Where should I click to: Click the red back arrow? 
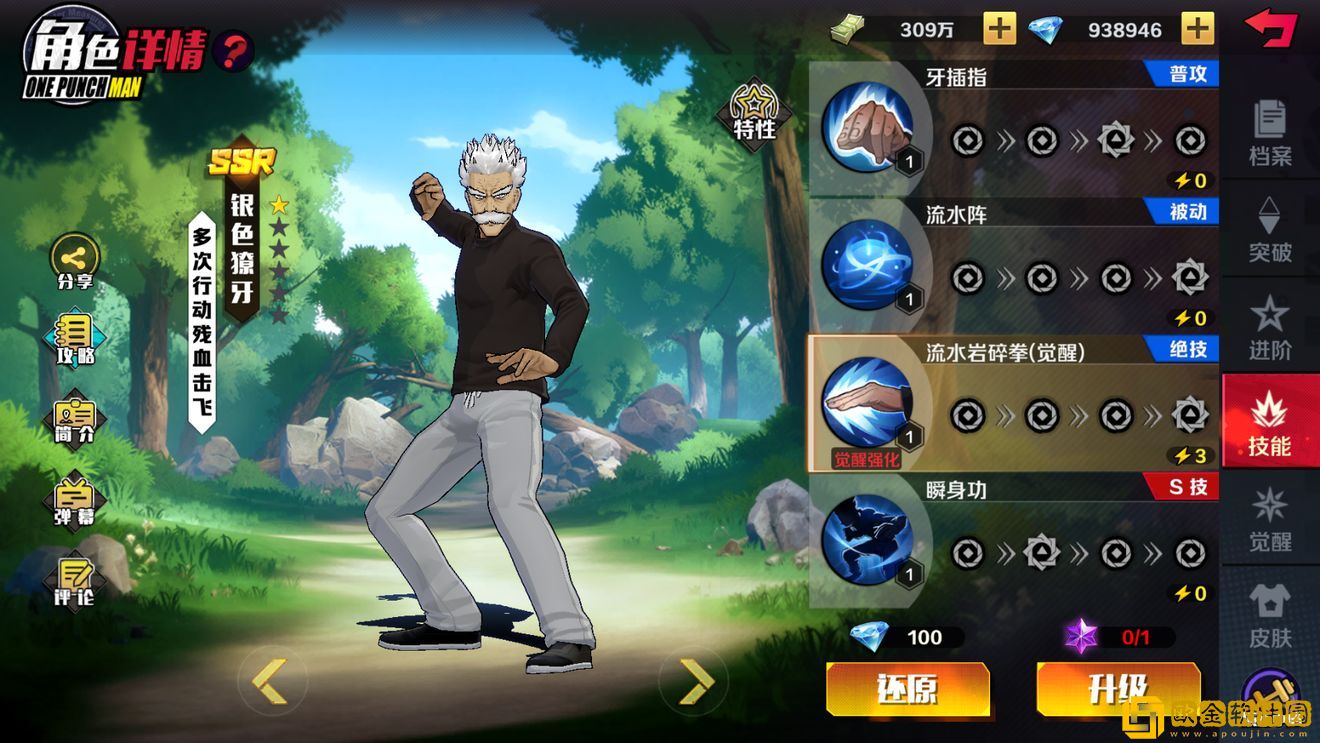(1270, 28)
